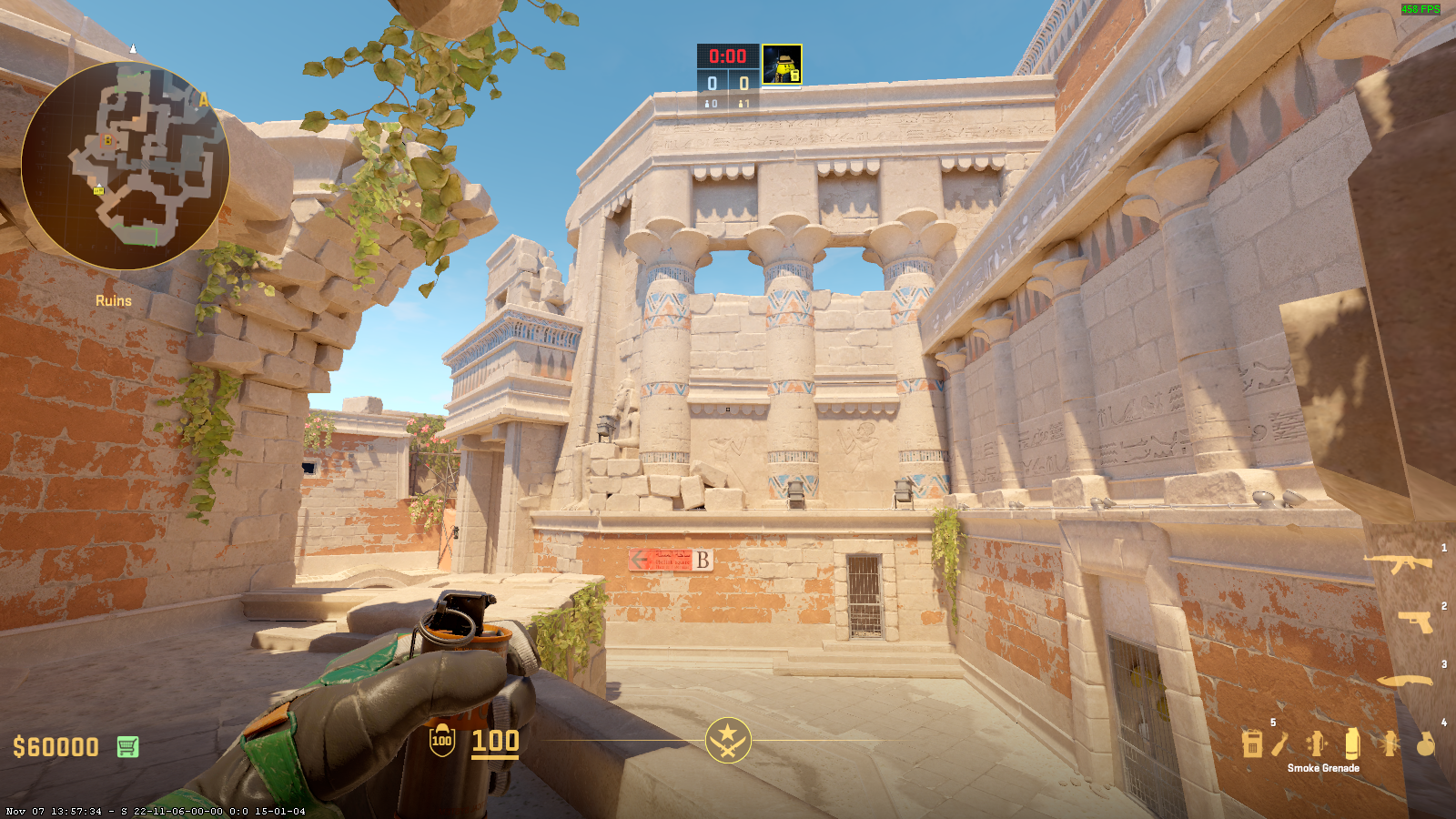Choose the knife weapon slot

(x=1404, y=681)
